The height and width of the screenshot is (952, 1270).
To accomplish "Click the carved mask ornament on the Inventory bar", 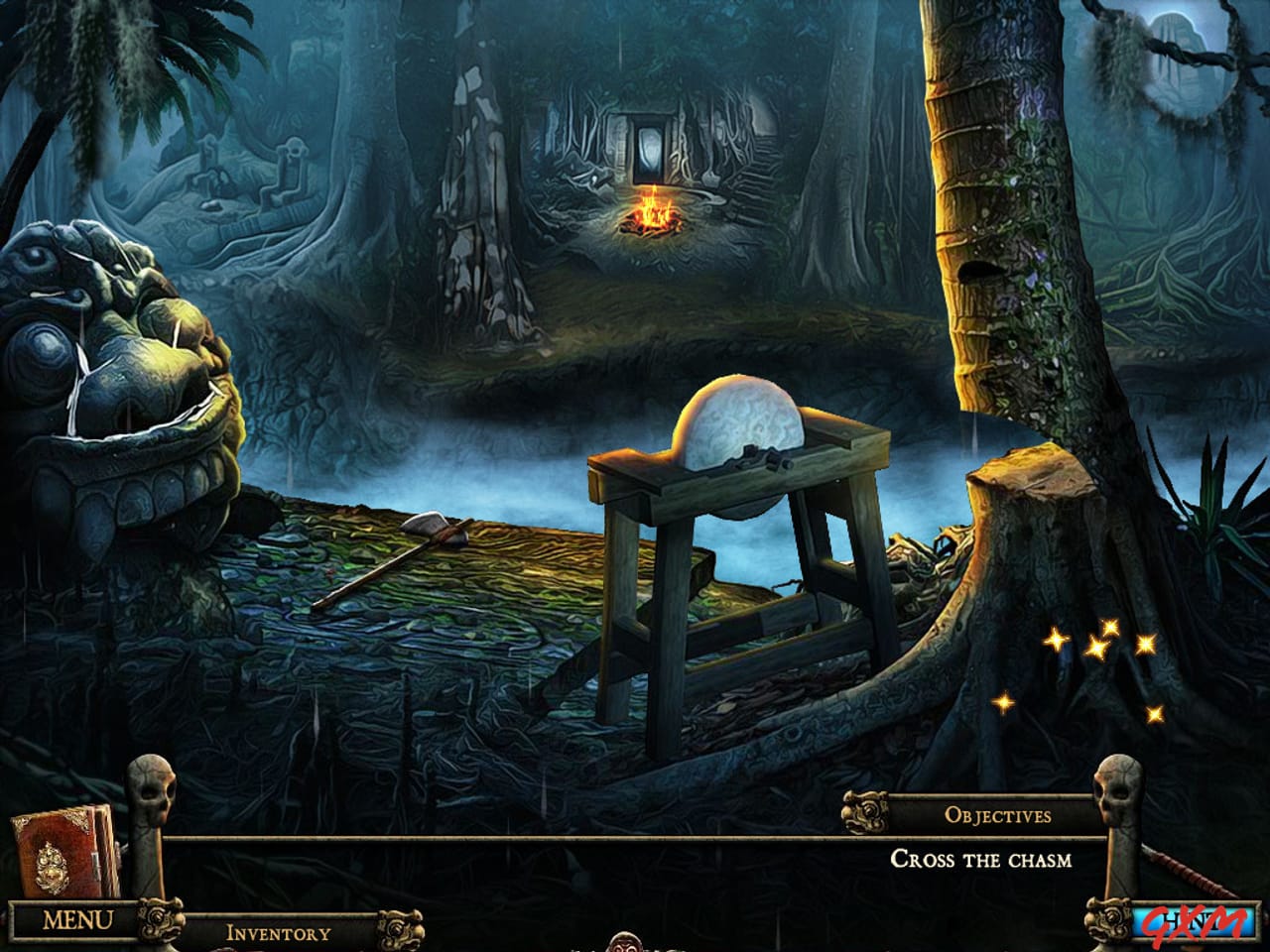I will 401,930.
